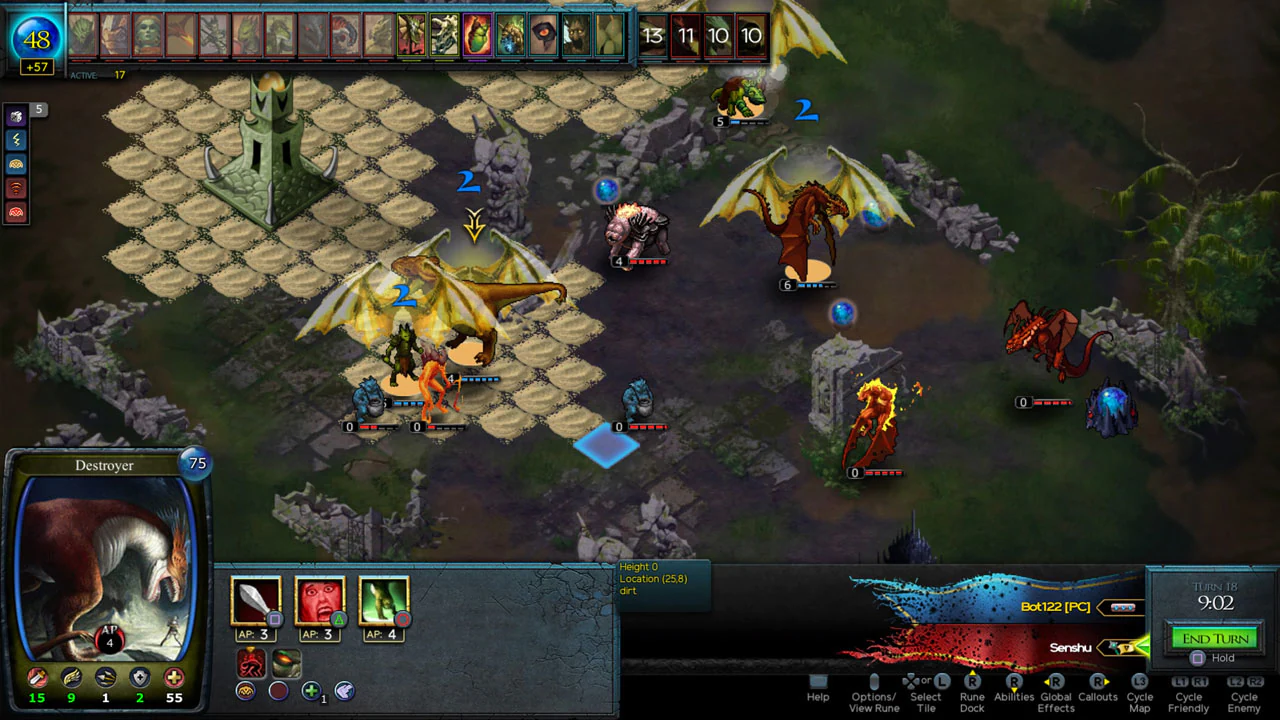1280x720 pixels.
Task: Click the lightning rune type icon in sidebar
Action: (15, 140)
